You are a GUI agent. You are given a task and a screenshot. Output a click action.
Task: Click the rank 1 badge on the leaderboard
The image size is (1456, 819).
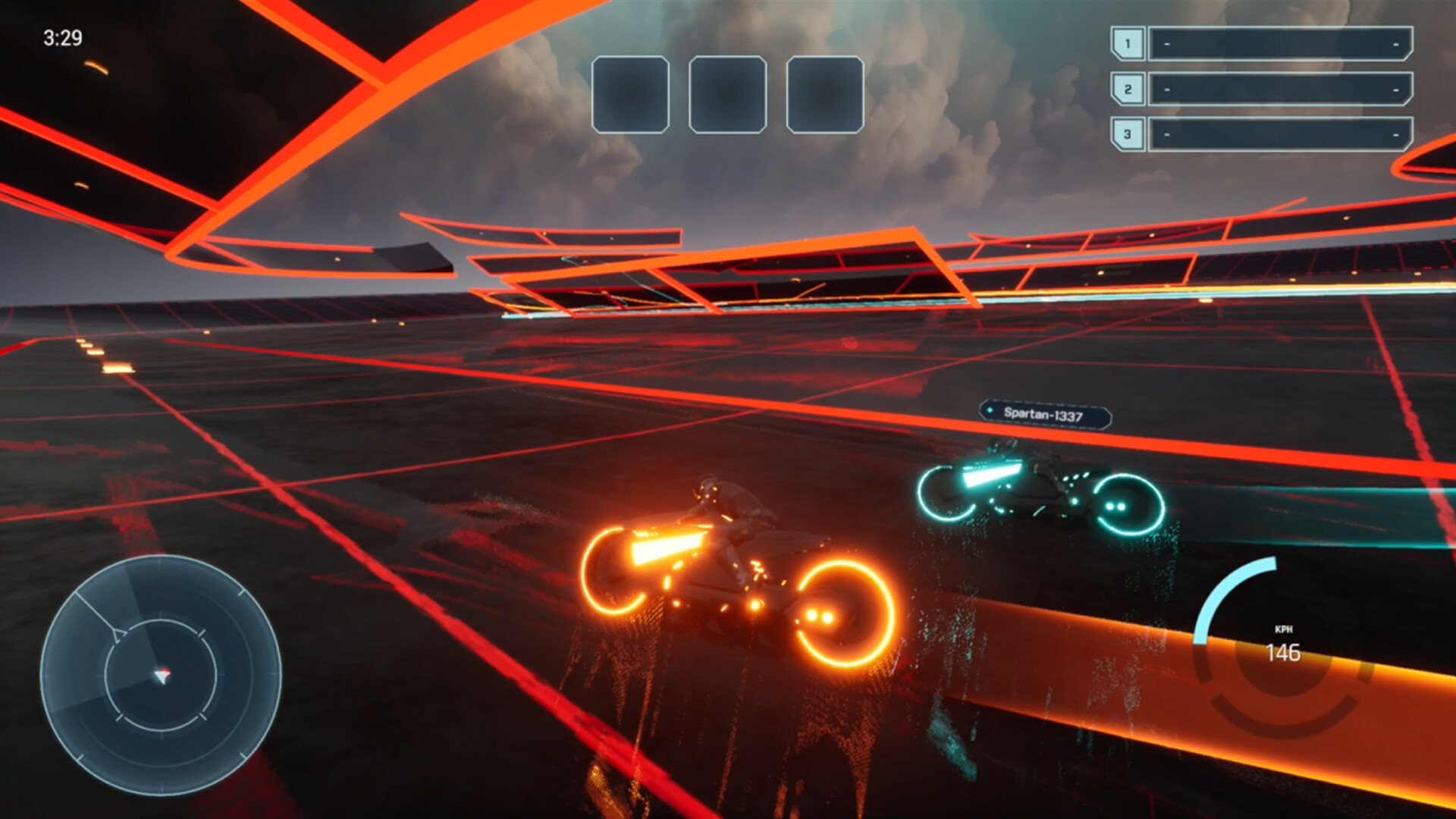click(1128, 43)
